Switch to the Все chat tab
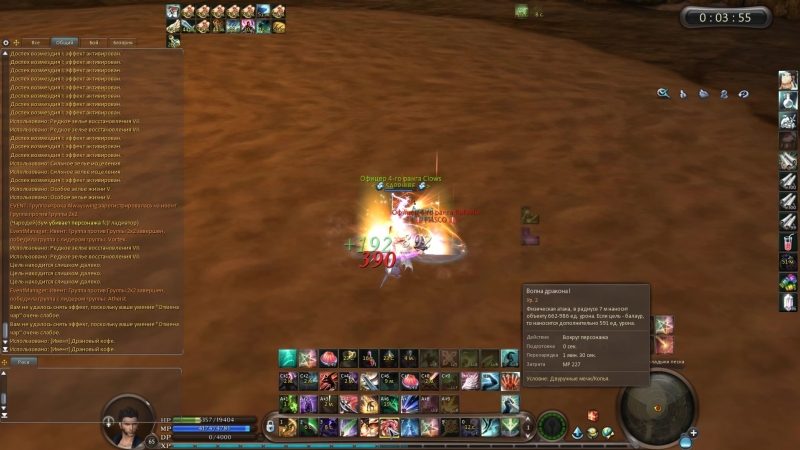The width and height of the screenshot is (800, 450). click(x=36, y=43)
